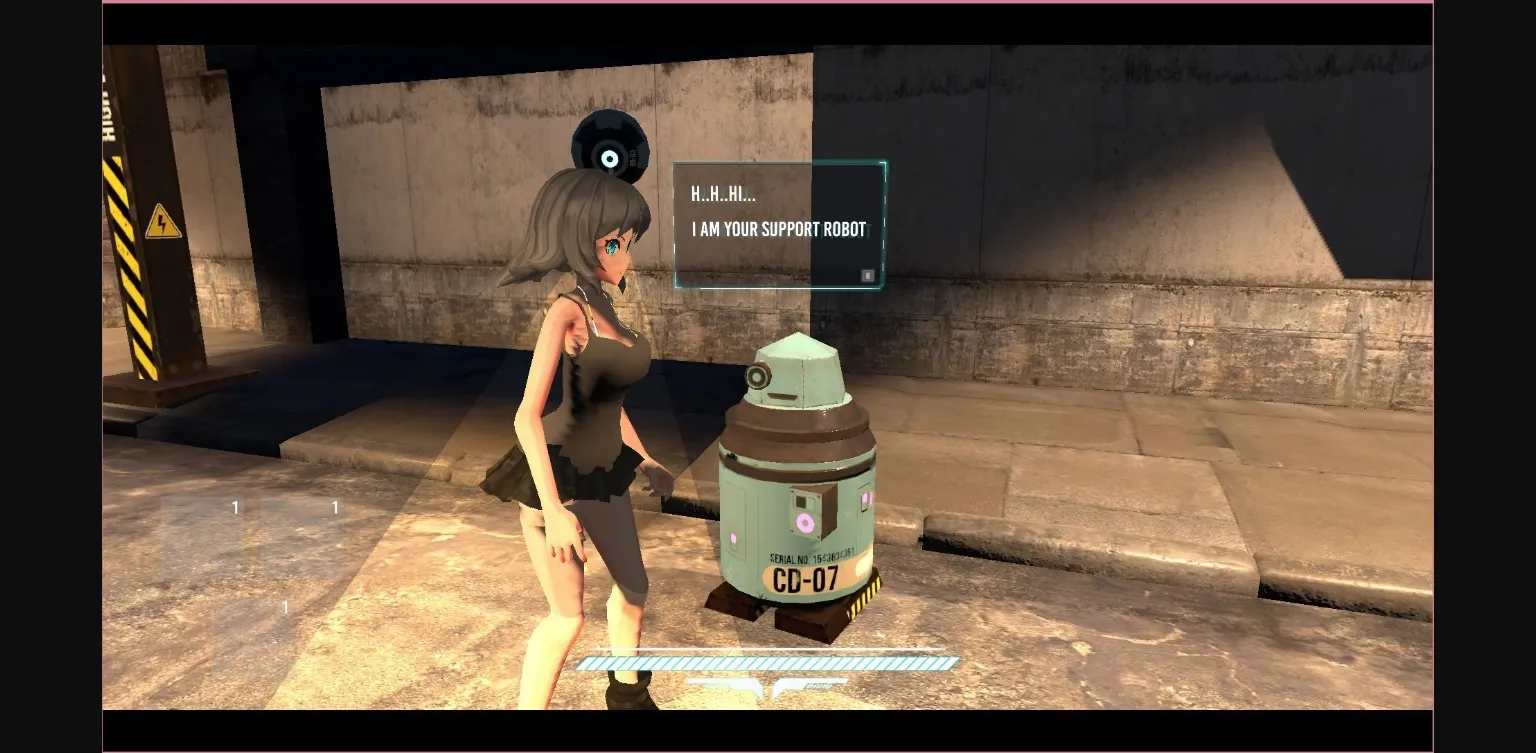This screenshot has width=1536, height=753.
Task: Click the dialogue text I AM YOUR SUPPORT ROBOT
Action: coord(778,229)
